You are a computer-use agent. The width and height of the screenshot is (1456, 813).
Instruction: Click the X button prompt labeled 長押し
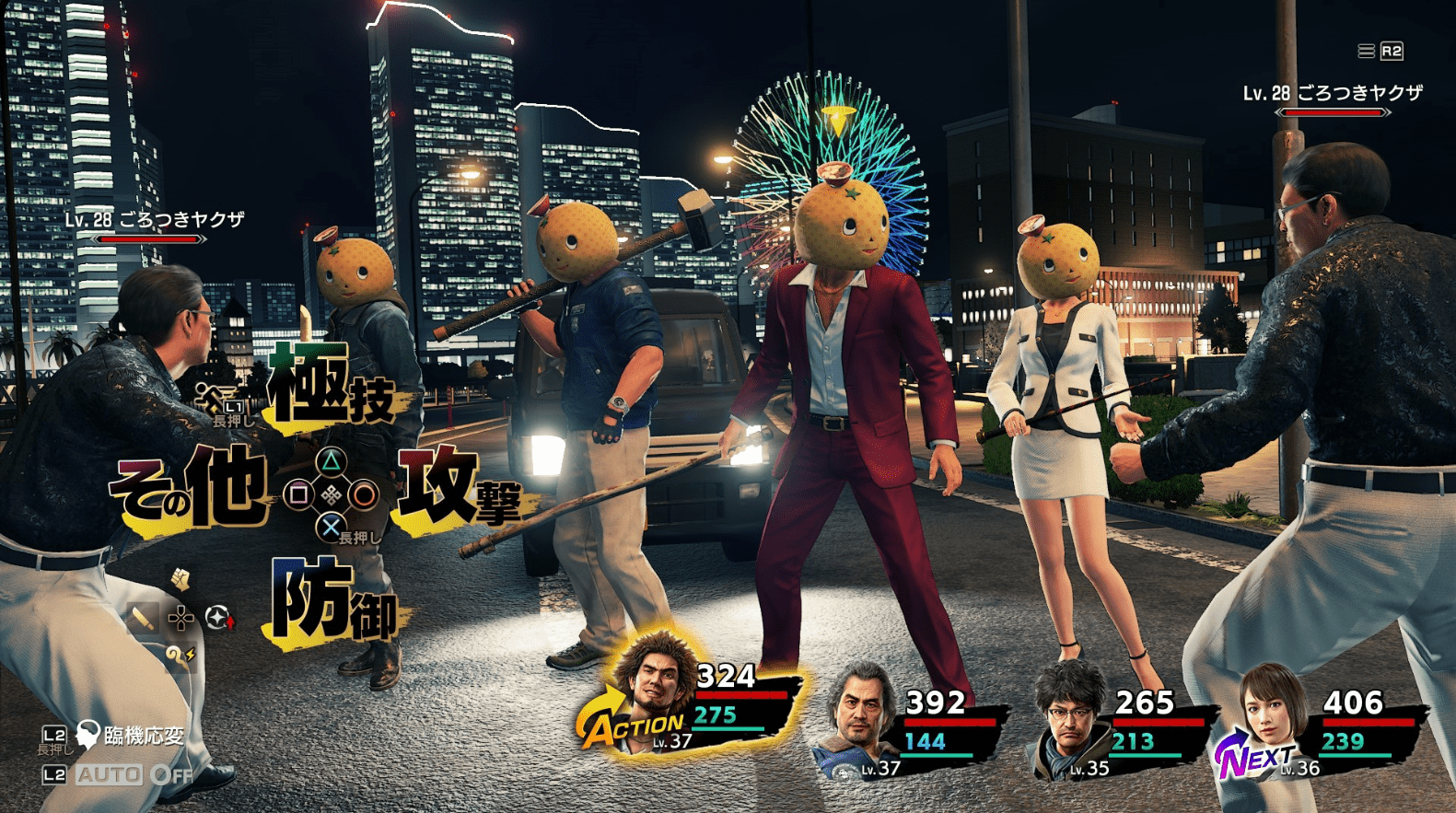(x=330, y=527)
